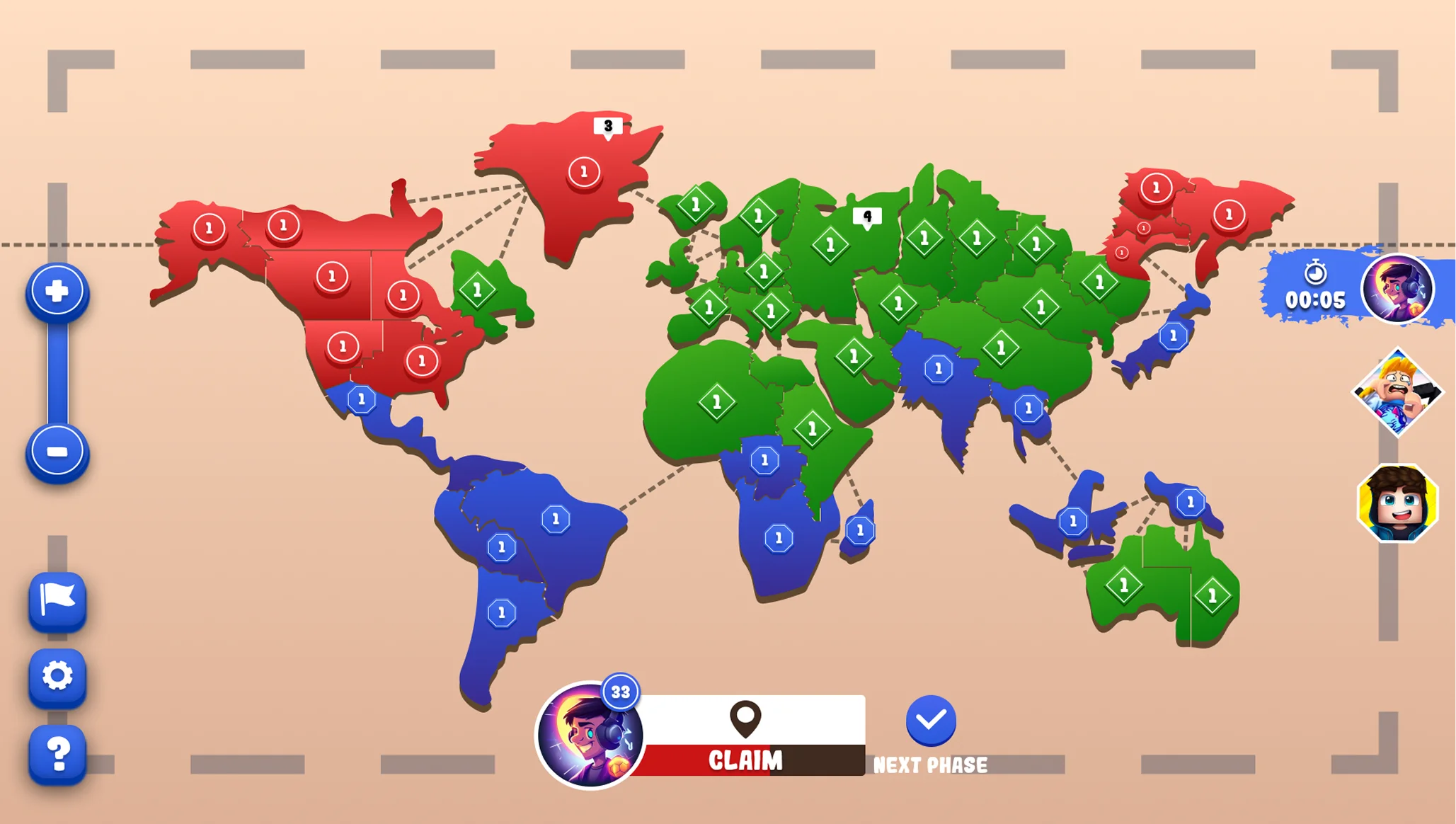
Task: Choose the blue Argentina territory
Action: [501, 612]
